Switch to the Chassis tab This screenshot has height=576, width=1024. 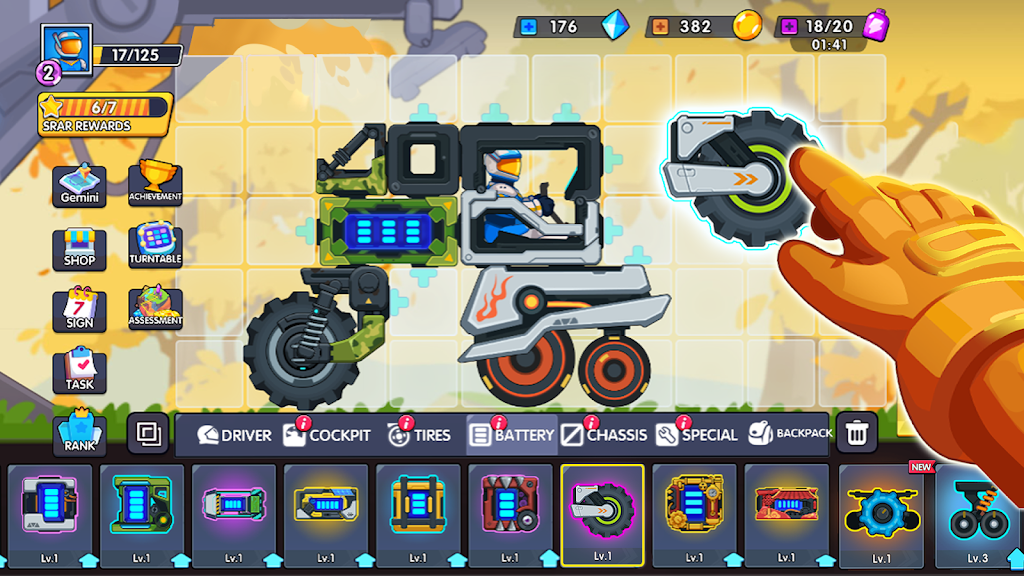tap(604, 435)
